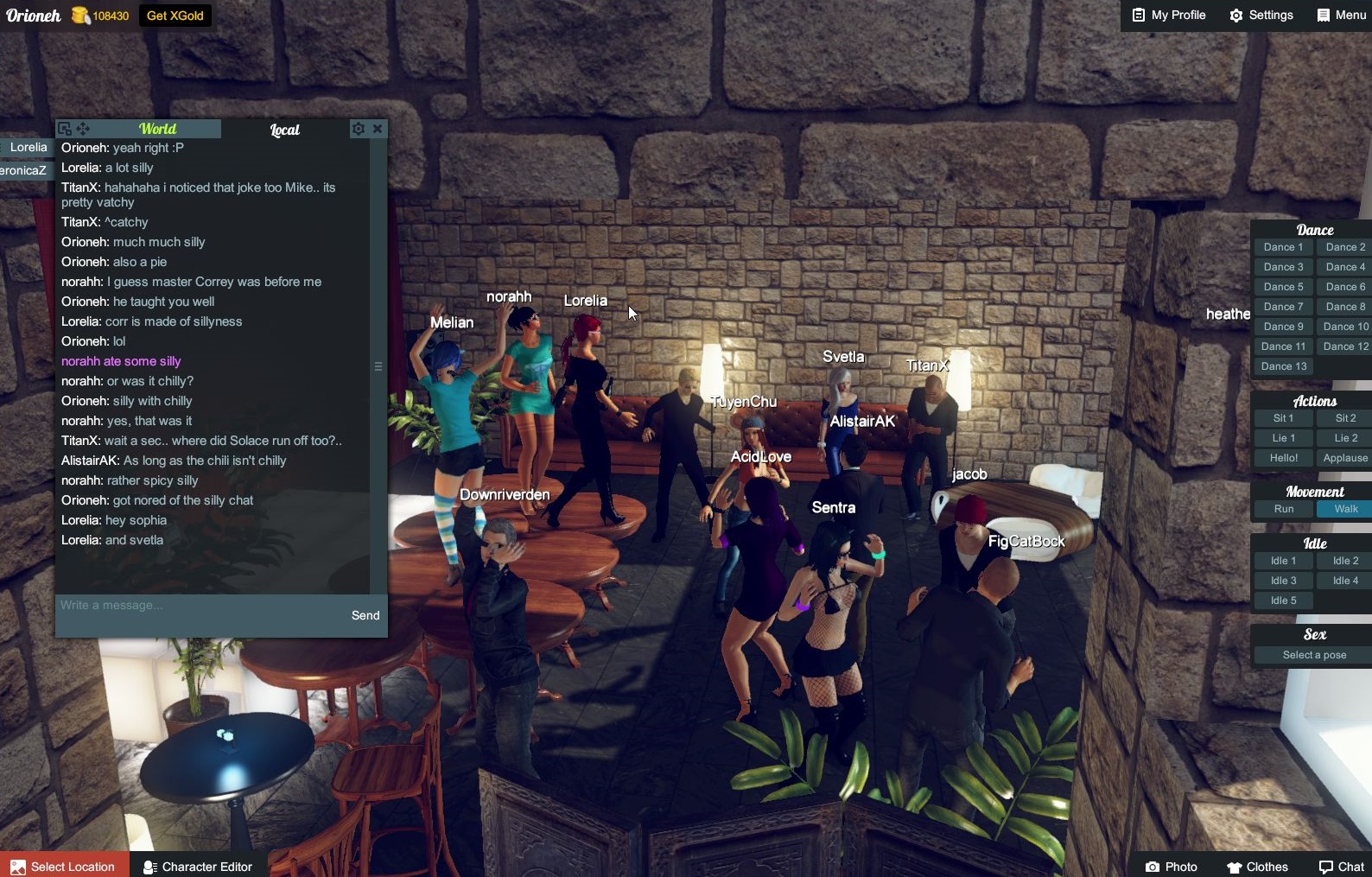Open the Clothes panel
The width and height of the screenshot is (1372, 877).
[x=1257, y=867]
